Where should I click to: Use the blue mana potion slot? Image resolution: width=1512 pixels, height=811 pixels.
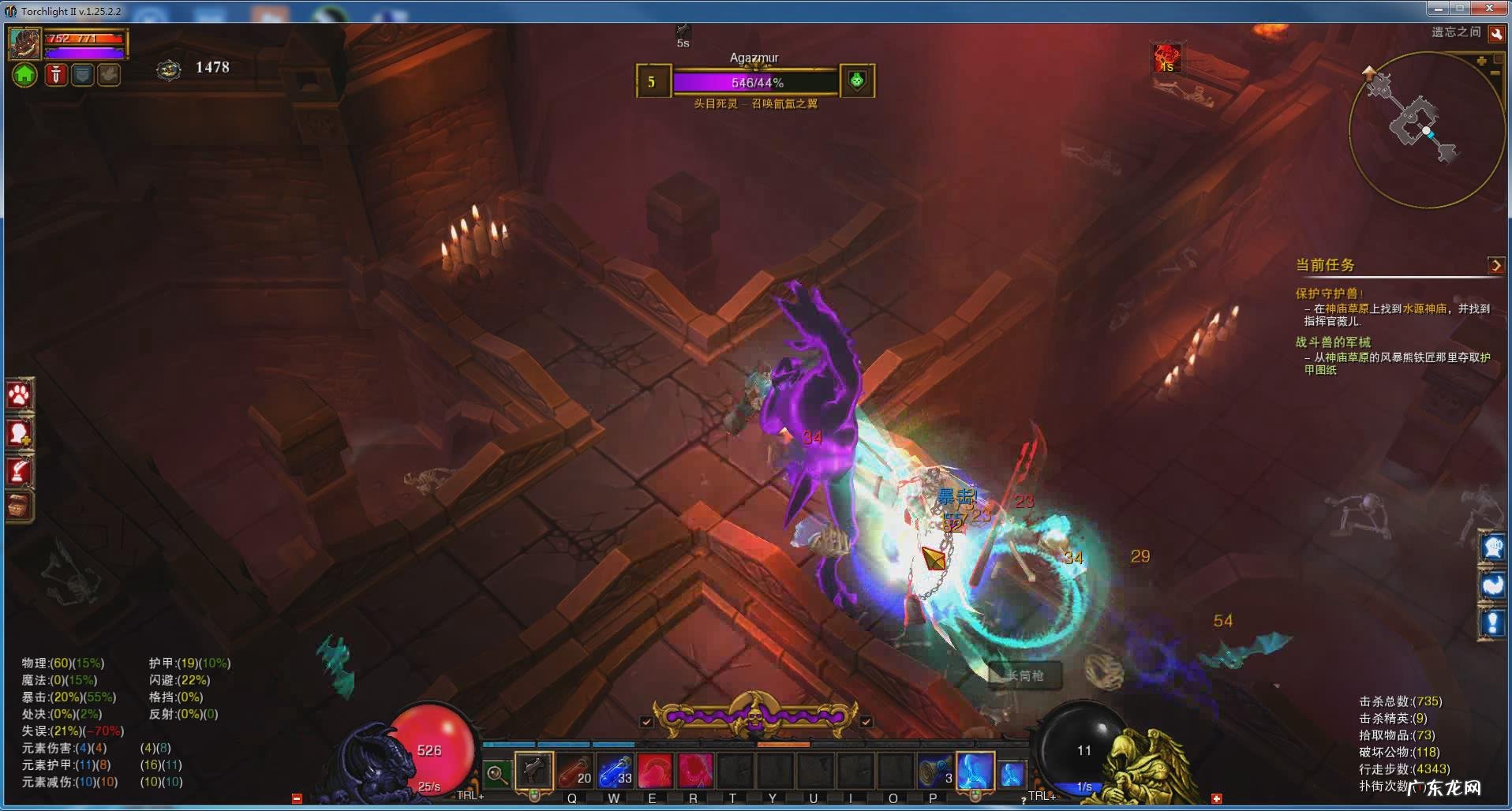[615, 770]
